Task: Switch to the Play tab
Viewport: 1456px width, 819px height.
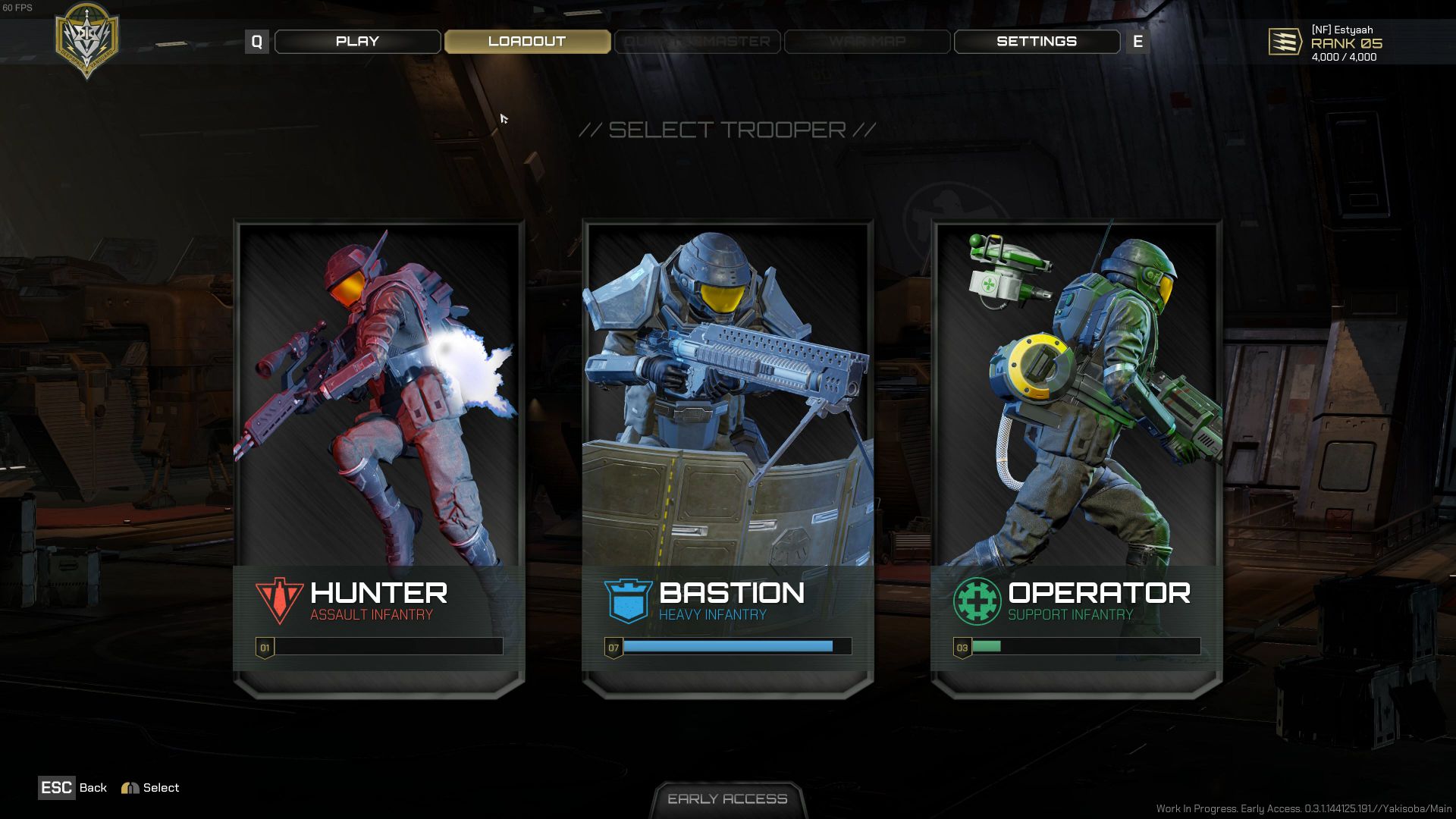Action: [x=357, y=42]
